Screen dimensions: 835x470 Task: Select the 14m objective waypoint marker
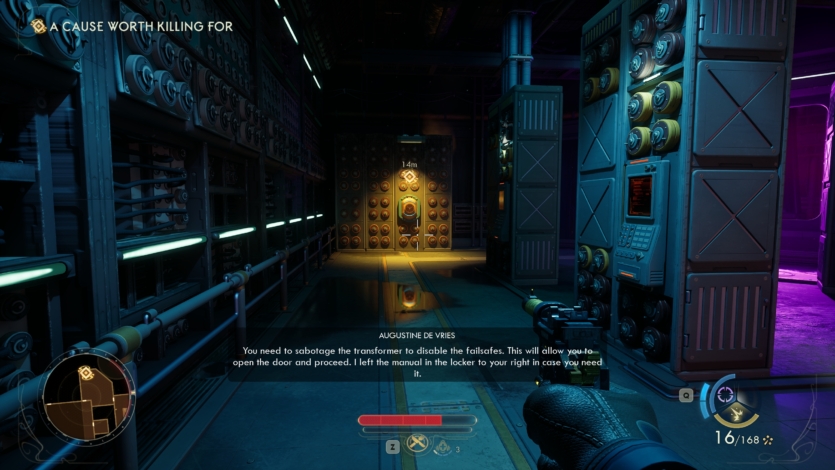click(409, 178)
